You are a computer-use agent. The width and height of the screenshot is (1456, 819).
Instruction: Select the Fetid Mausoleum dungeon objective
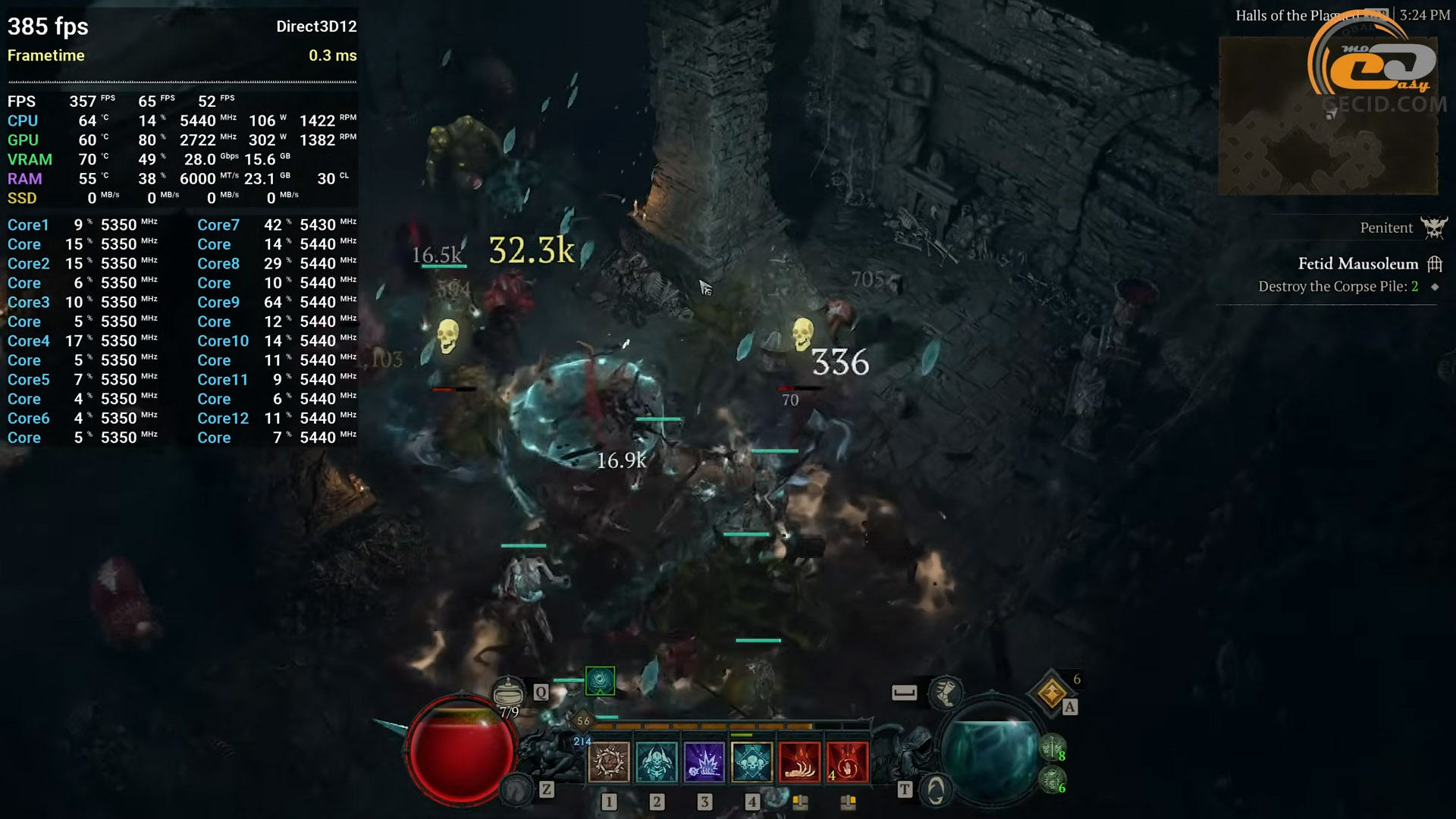click(x=1357, y=264)
